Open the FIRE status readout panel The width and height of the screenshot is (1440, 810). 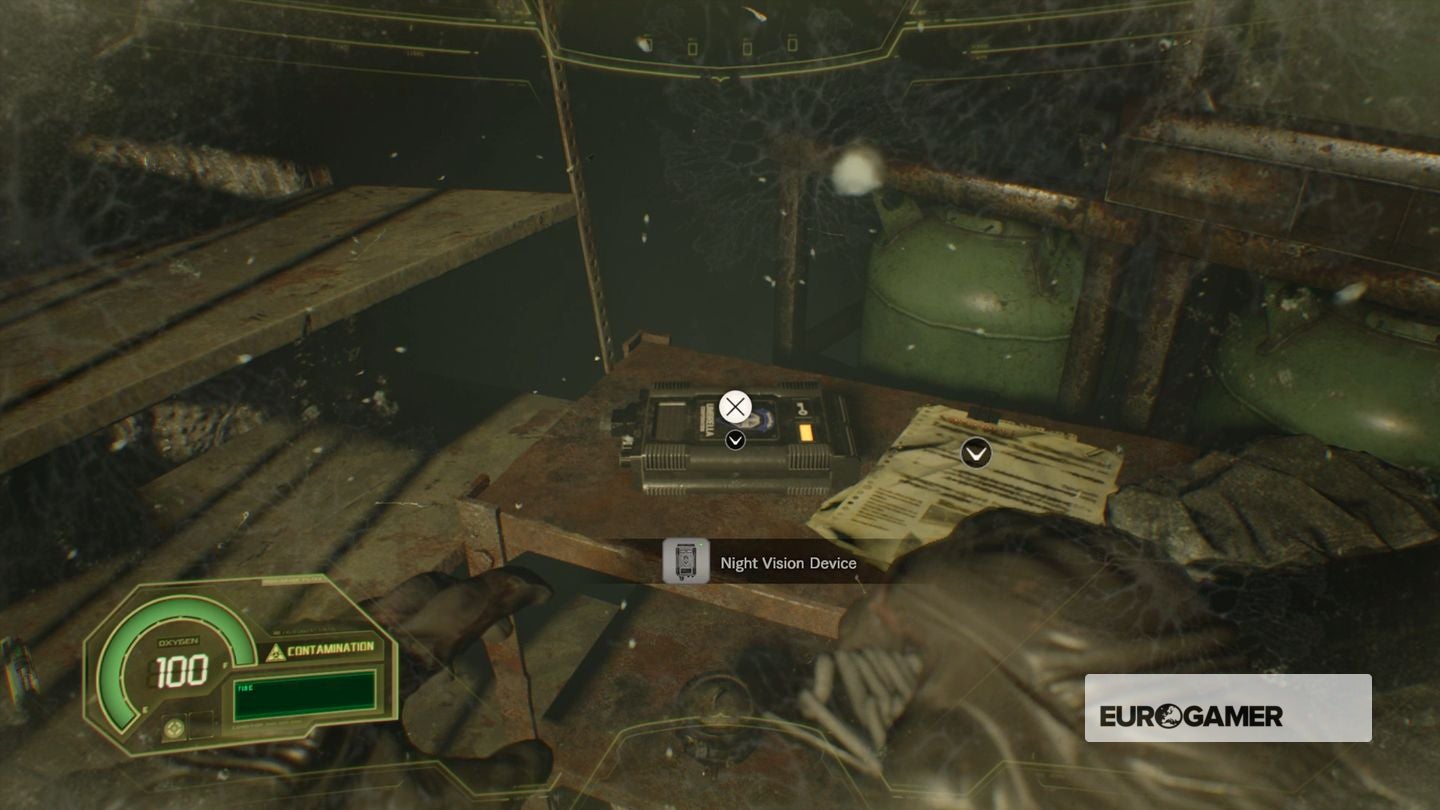(x=302, y=696)
